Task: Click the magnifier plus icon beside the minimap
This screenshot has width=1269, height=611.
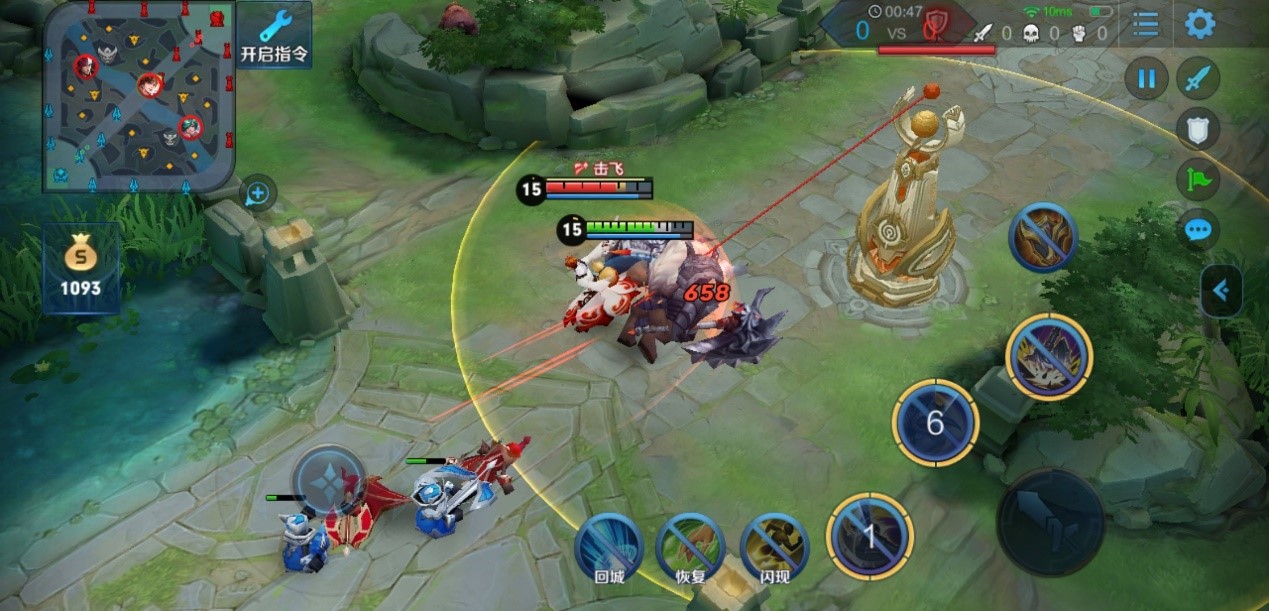Action: click(257, 192)
